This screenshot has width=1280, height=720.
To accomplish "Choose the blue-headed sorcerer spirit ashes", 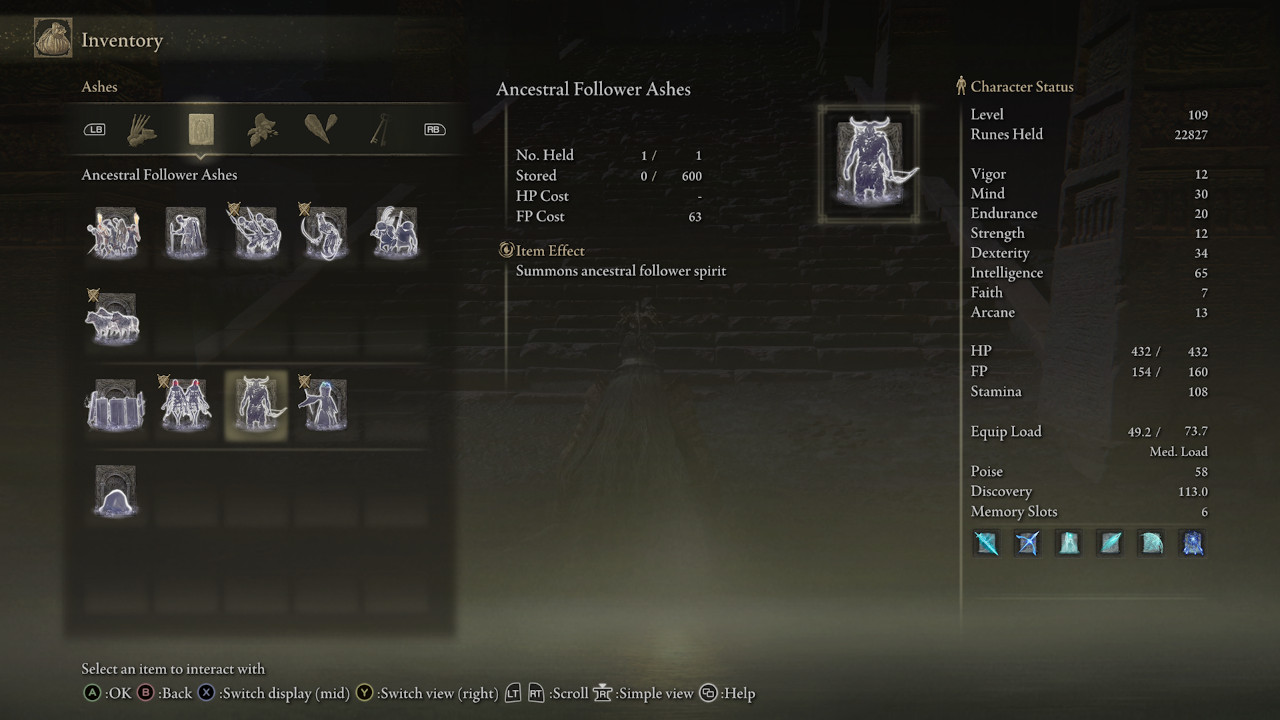I will (x=324, y=405).
